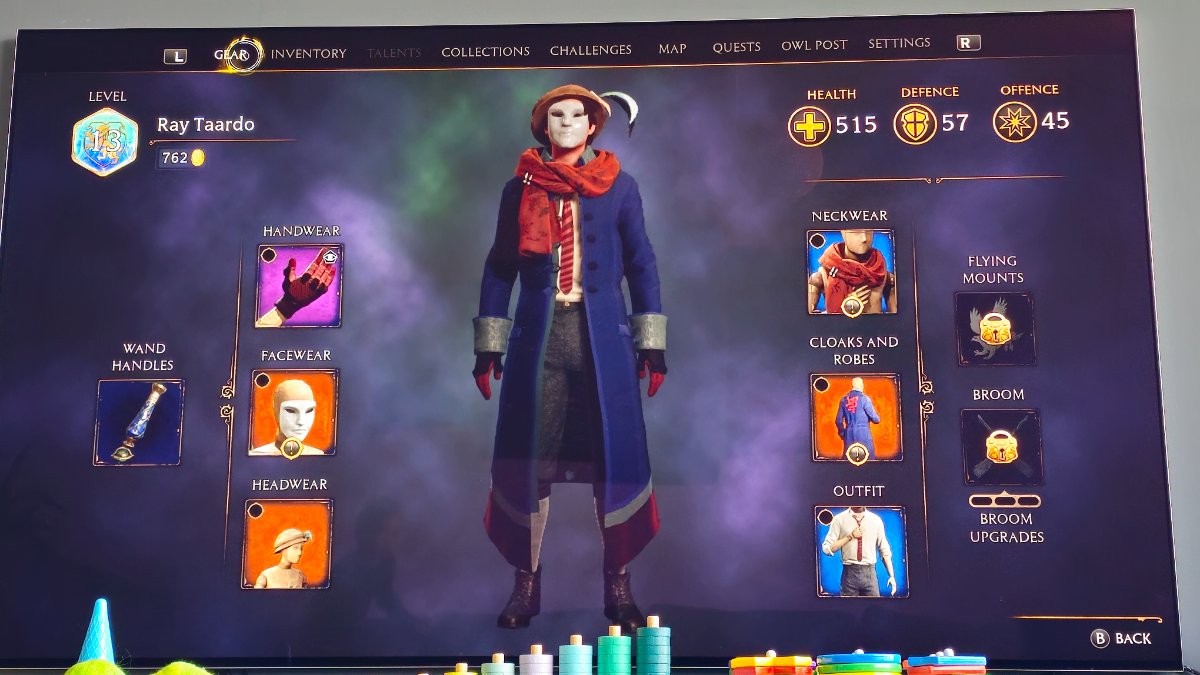1200x675 pixels.
Task: Open the Wand Handles slot
Action: [140, 422]
